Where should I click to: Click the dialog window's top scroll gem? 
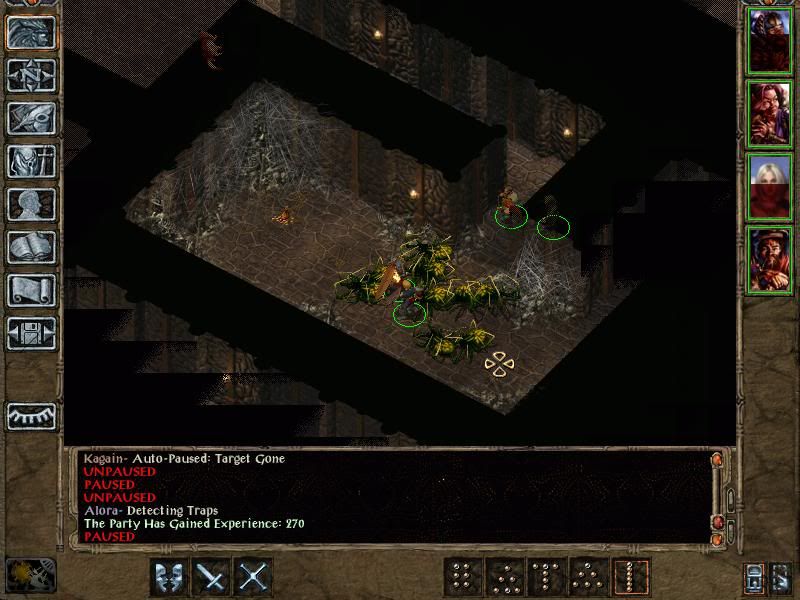coord(716,460)
